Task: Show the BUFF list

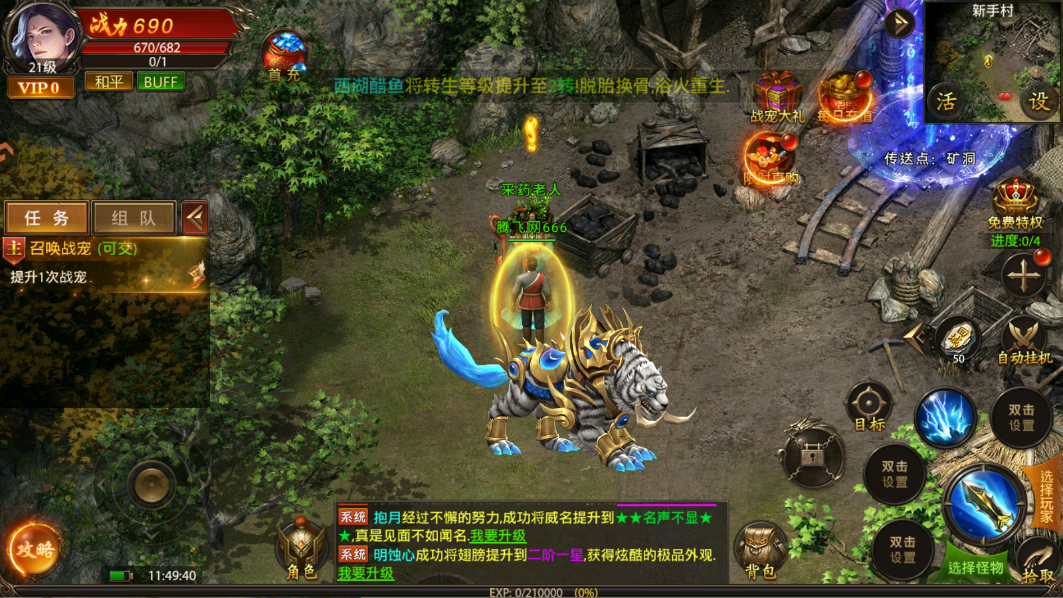Action: click(160, 81)
